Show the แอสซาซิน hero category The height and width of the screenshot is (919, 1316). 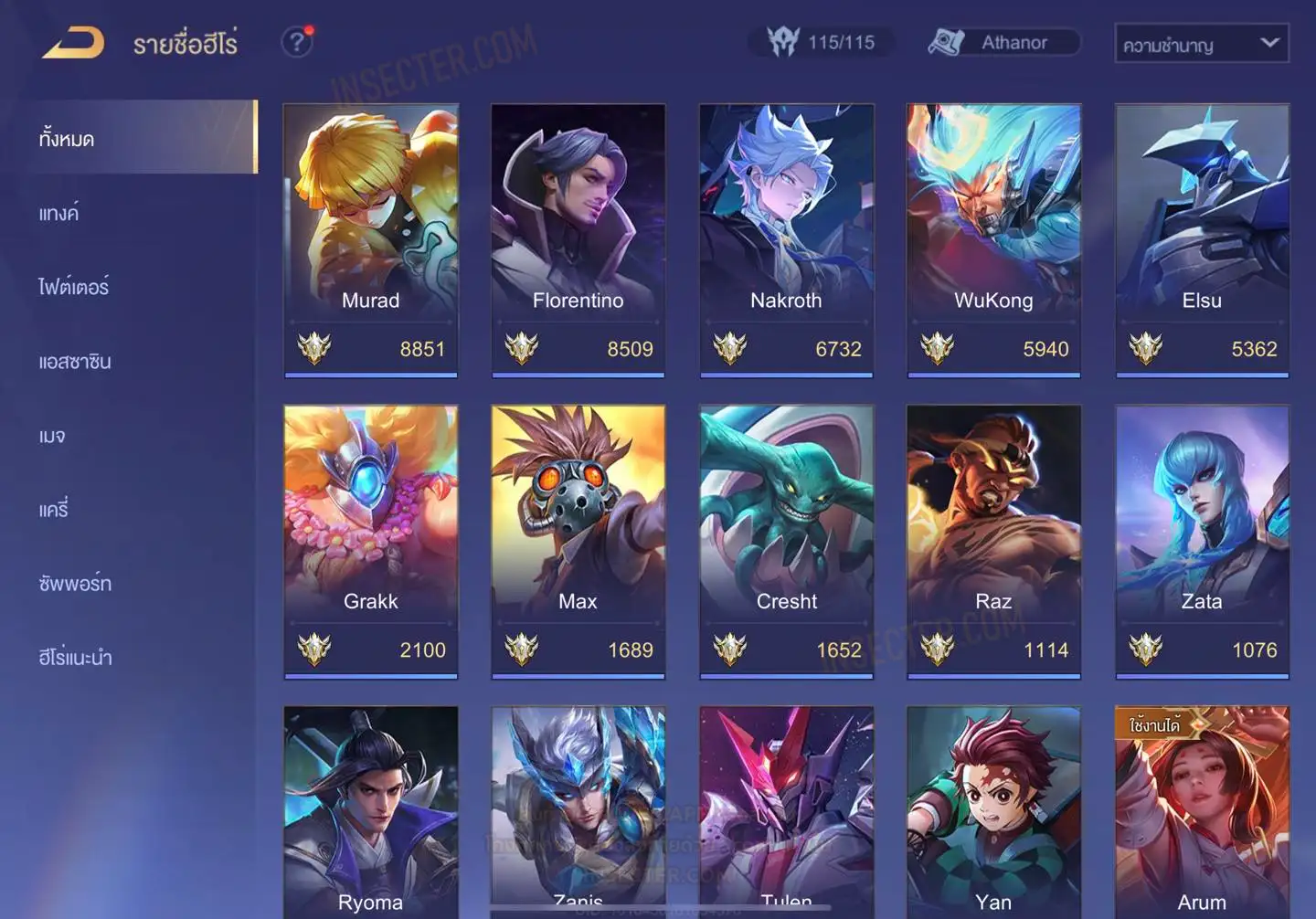75,361
